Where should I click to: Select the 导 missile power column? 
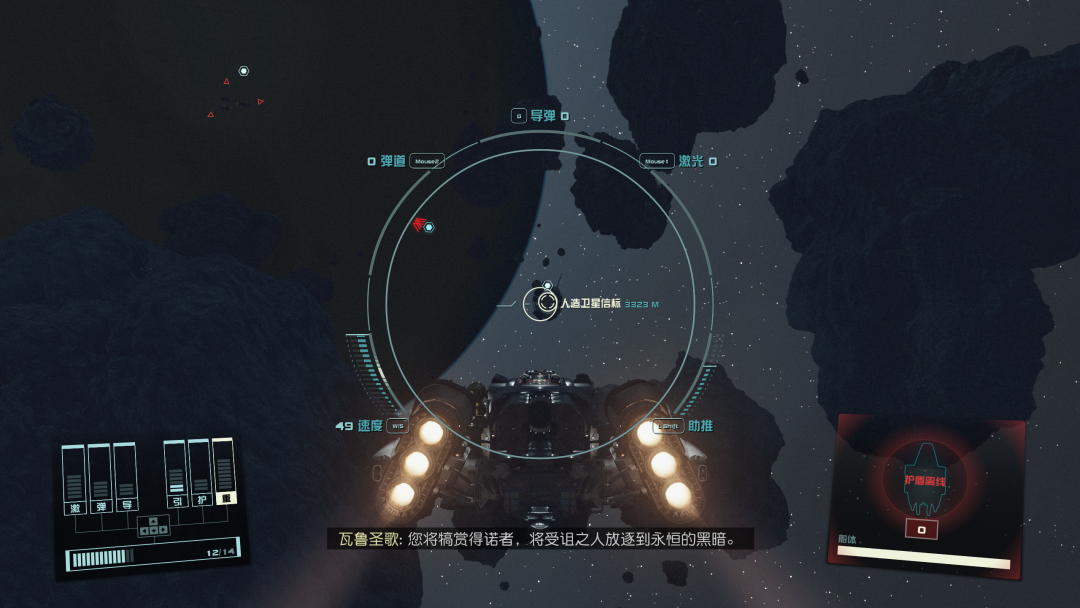click(125, 480)
